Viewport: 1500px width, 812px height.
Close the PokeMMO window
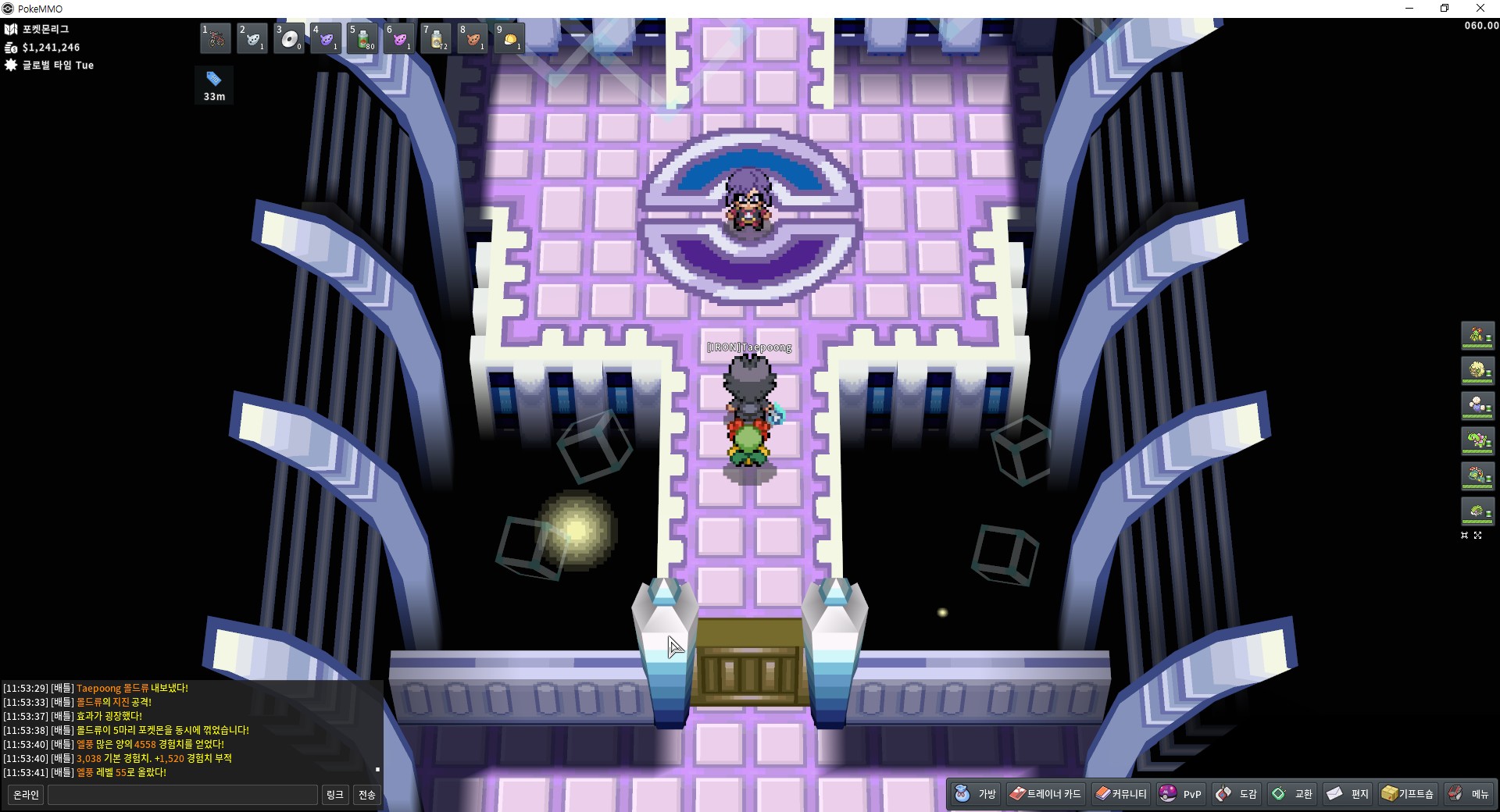[1480, 9]
